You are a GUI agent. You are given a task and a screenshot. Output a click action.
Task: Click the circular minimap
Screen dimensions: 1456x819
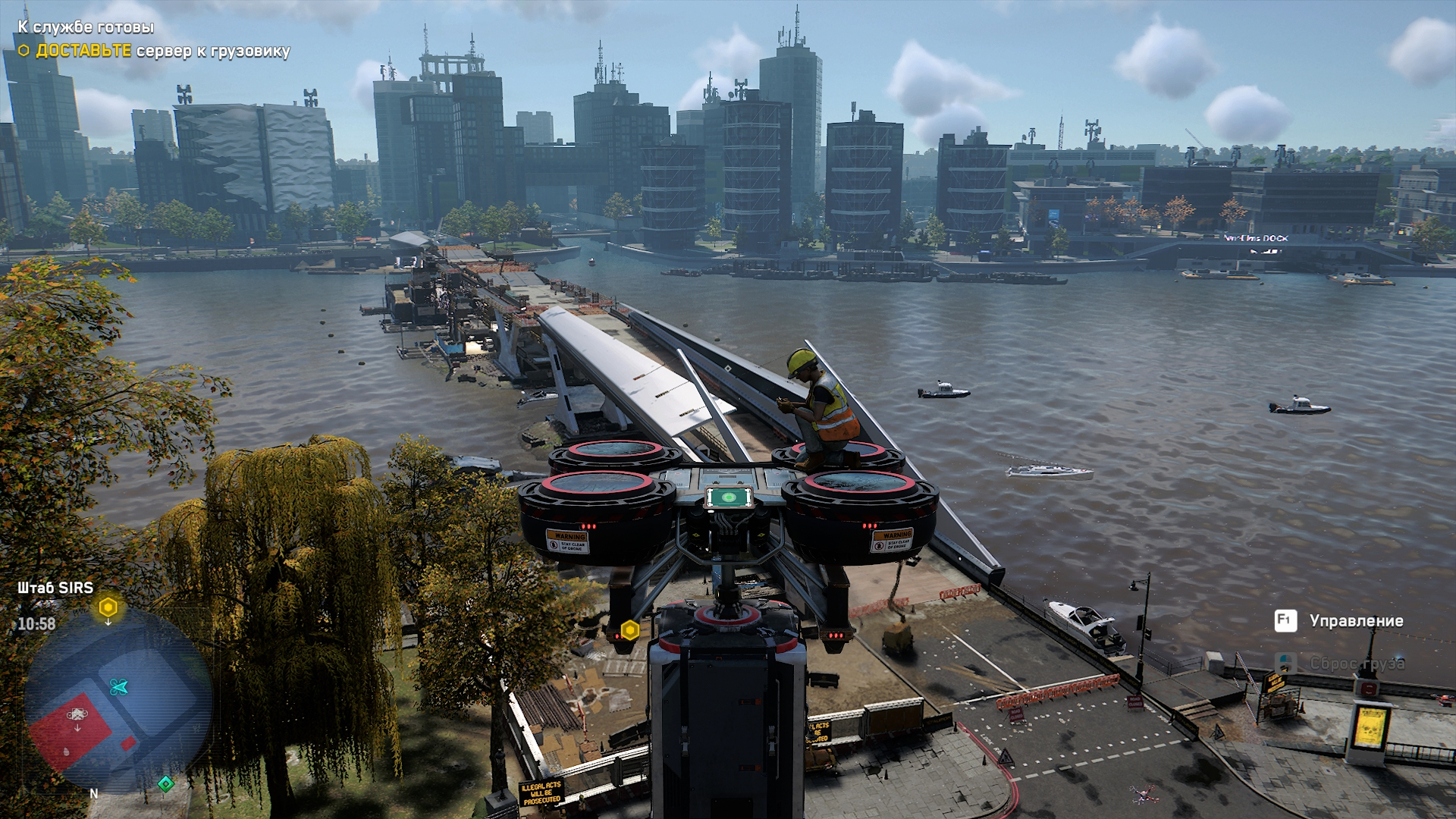[118, 701]
